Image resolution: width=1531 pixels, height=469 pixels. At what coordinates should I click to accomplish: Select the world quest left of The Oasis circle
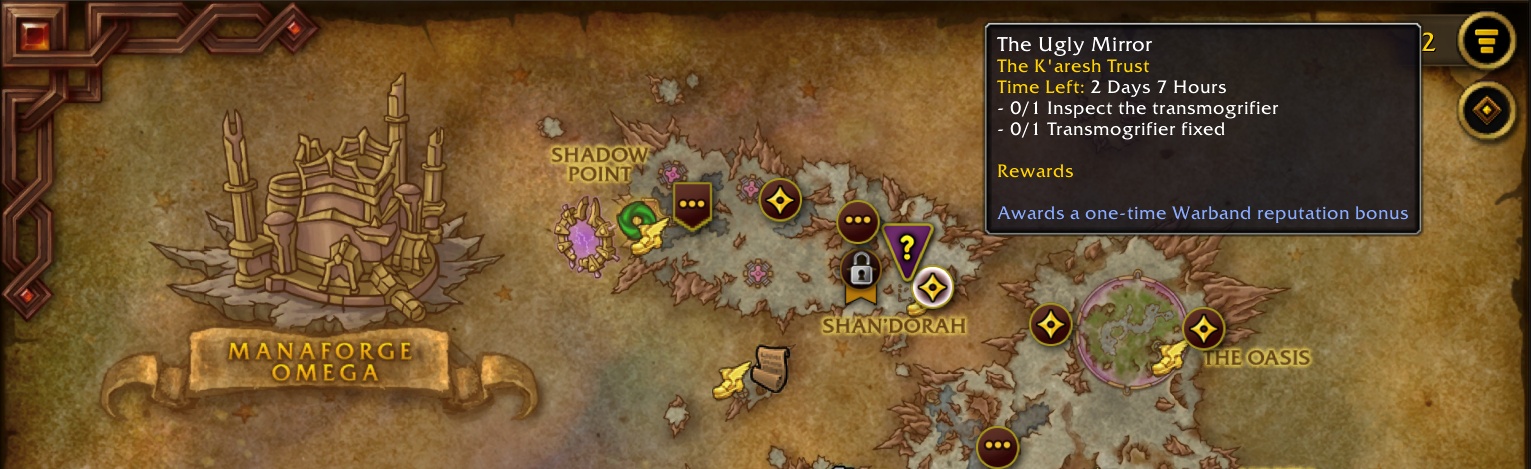tap(1051, 325)
